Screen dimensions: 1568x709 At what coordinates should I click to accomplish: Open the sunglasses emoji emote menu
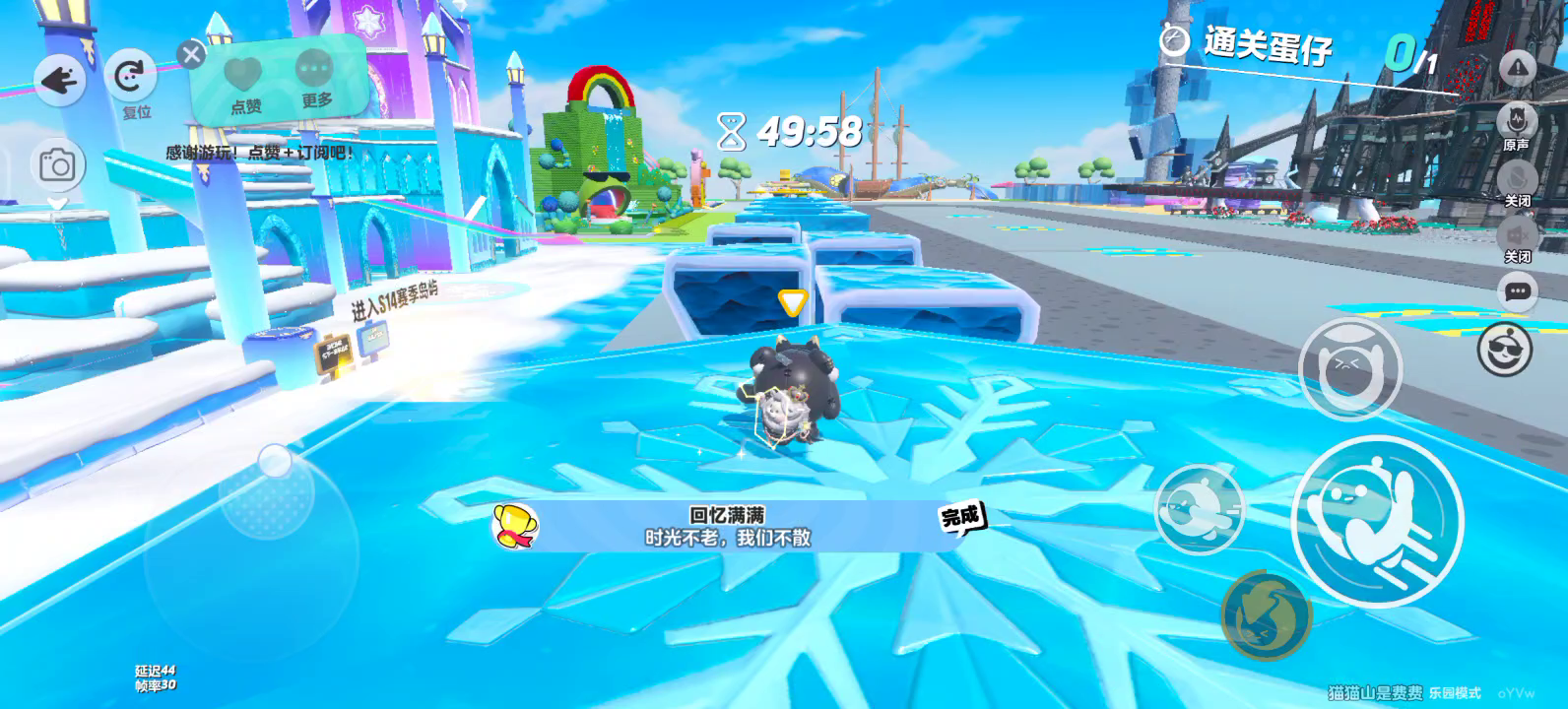(1504, 349)
